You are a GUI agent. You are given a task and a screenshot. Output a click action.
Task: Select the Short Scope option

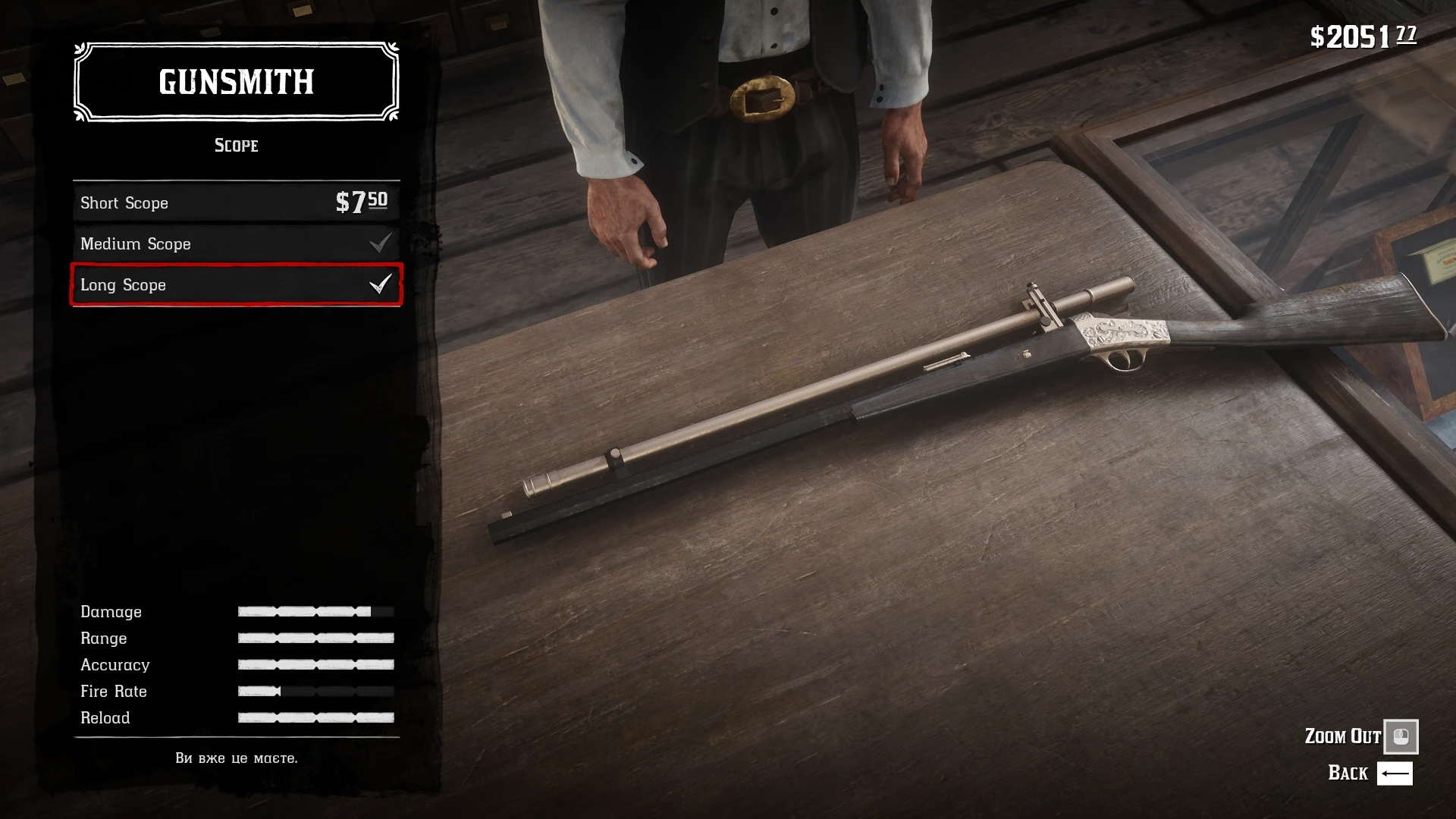tap(236, 202)
